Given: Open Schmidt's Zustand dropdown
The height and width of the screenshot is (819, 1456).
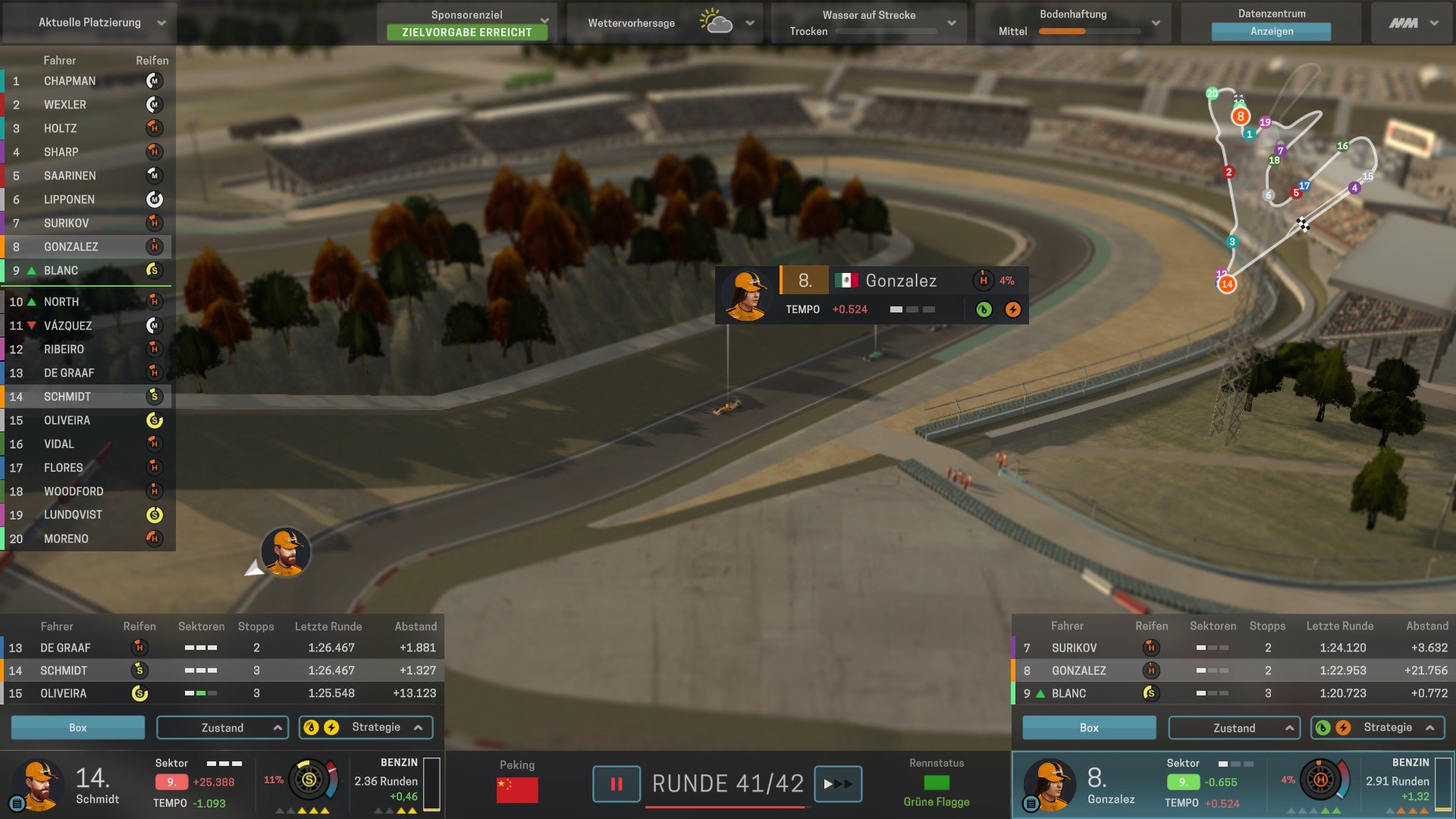Looking at the screenshot, I should (x=222, y=727).
